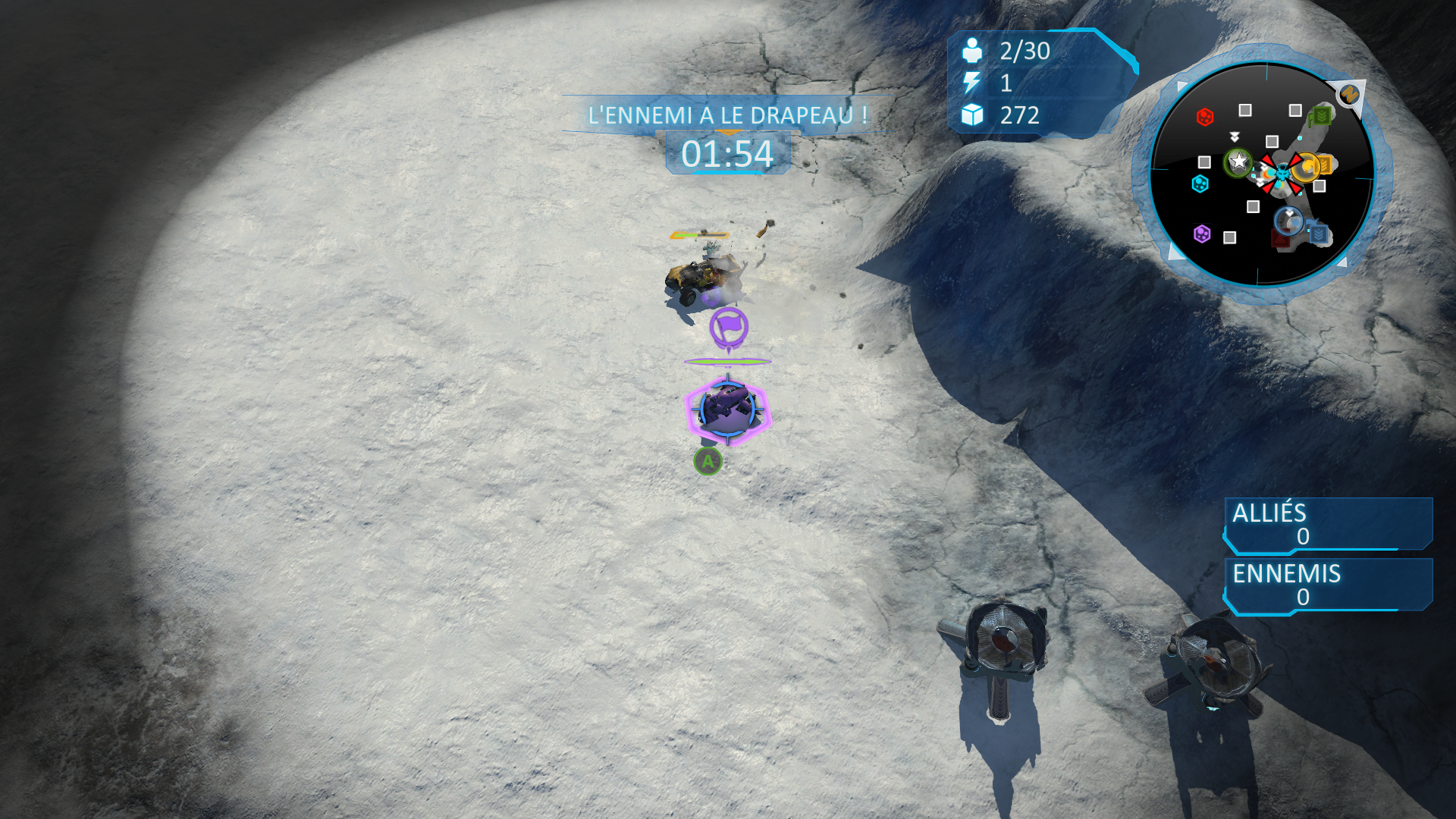Viewport: 1456px width, 819px height.
Task: Click the compass north indicator on minimap
Action: (1348, 95)
